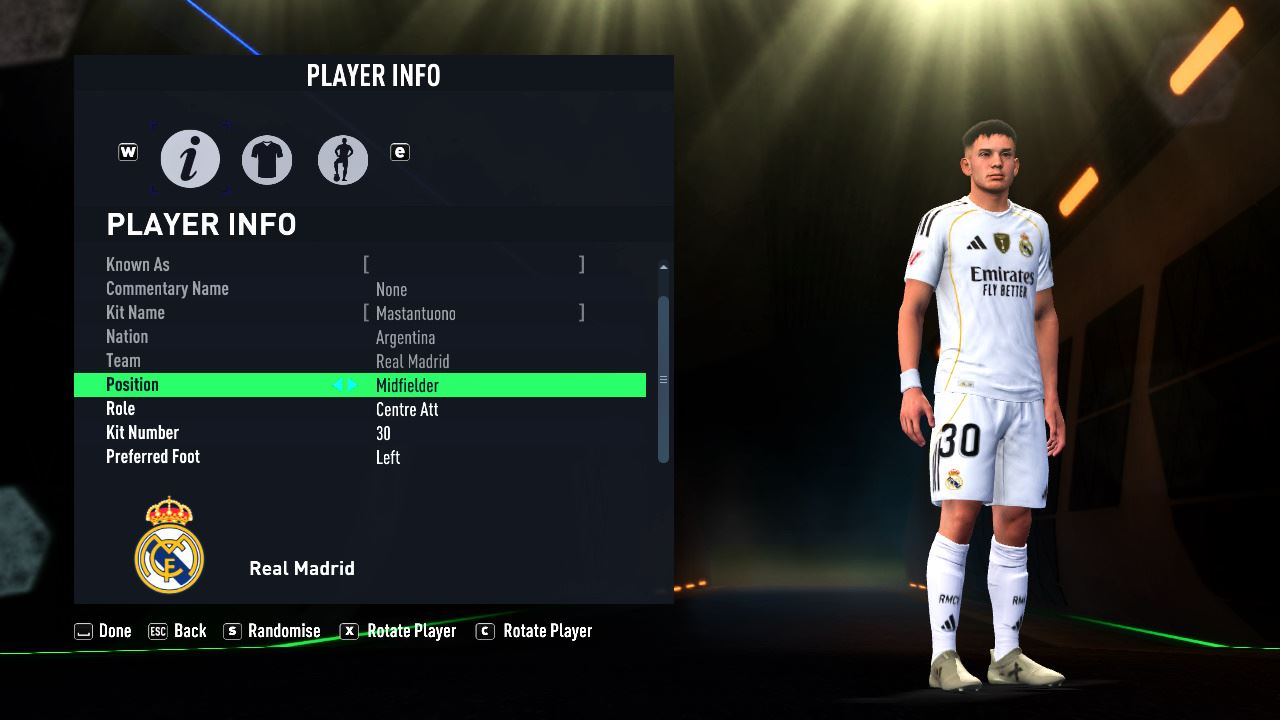Select the Preferred Foot row

(x=360, y=457)
